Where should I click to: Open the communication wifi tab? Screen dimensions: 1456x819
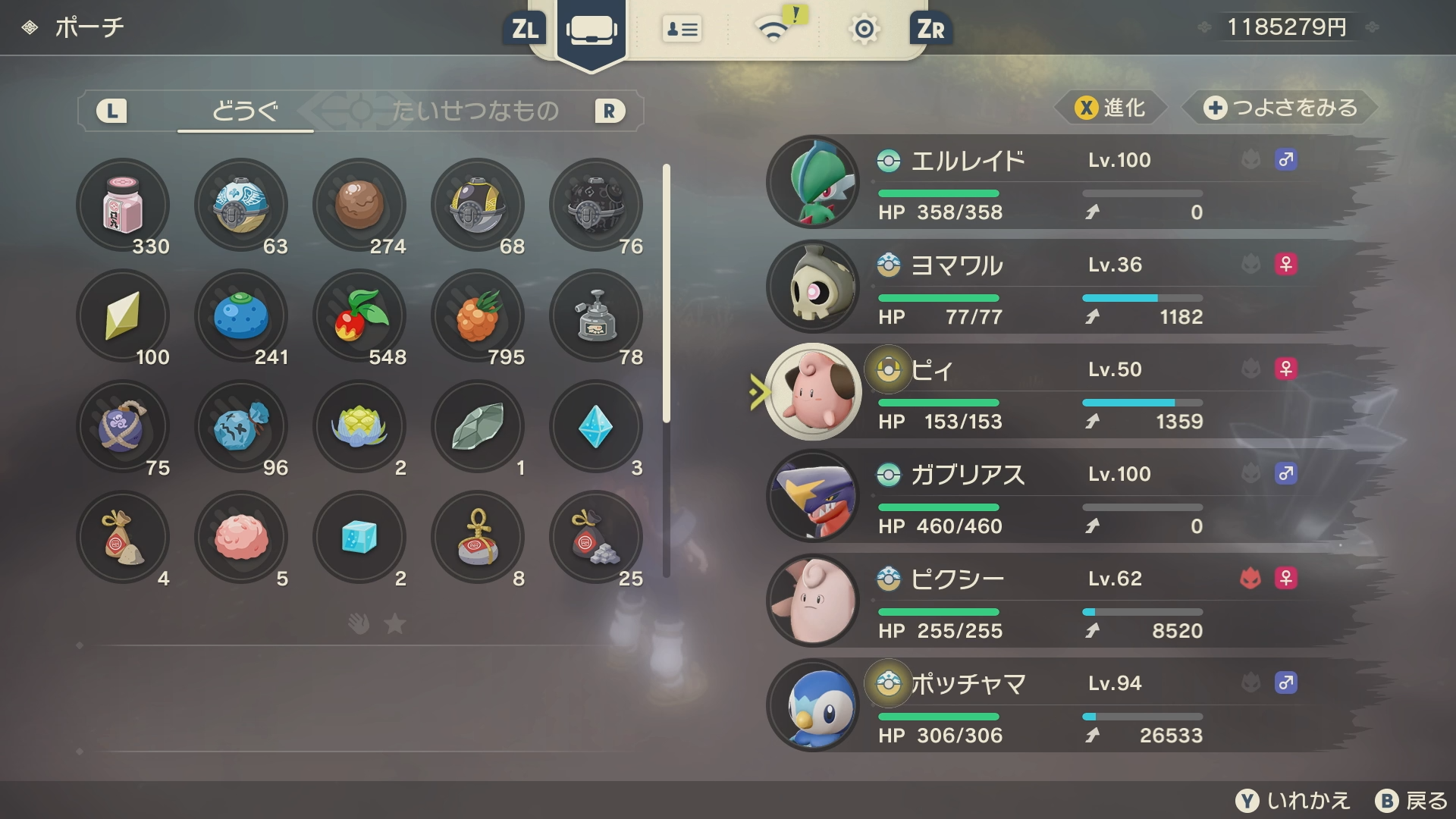(x=773, y=30)
